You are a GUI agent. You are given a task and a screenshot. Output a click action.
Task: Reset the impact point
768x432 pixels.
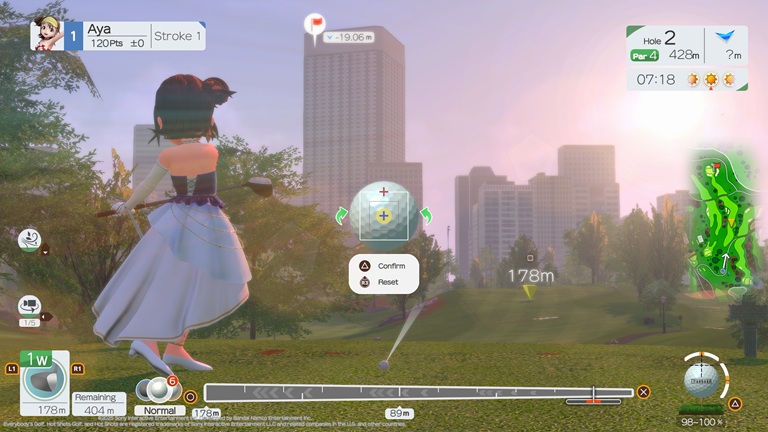(383, 283)
